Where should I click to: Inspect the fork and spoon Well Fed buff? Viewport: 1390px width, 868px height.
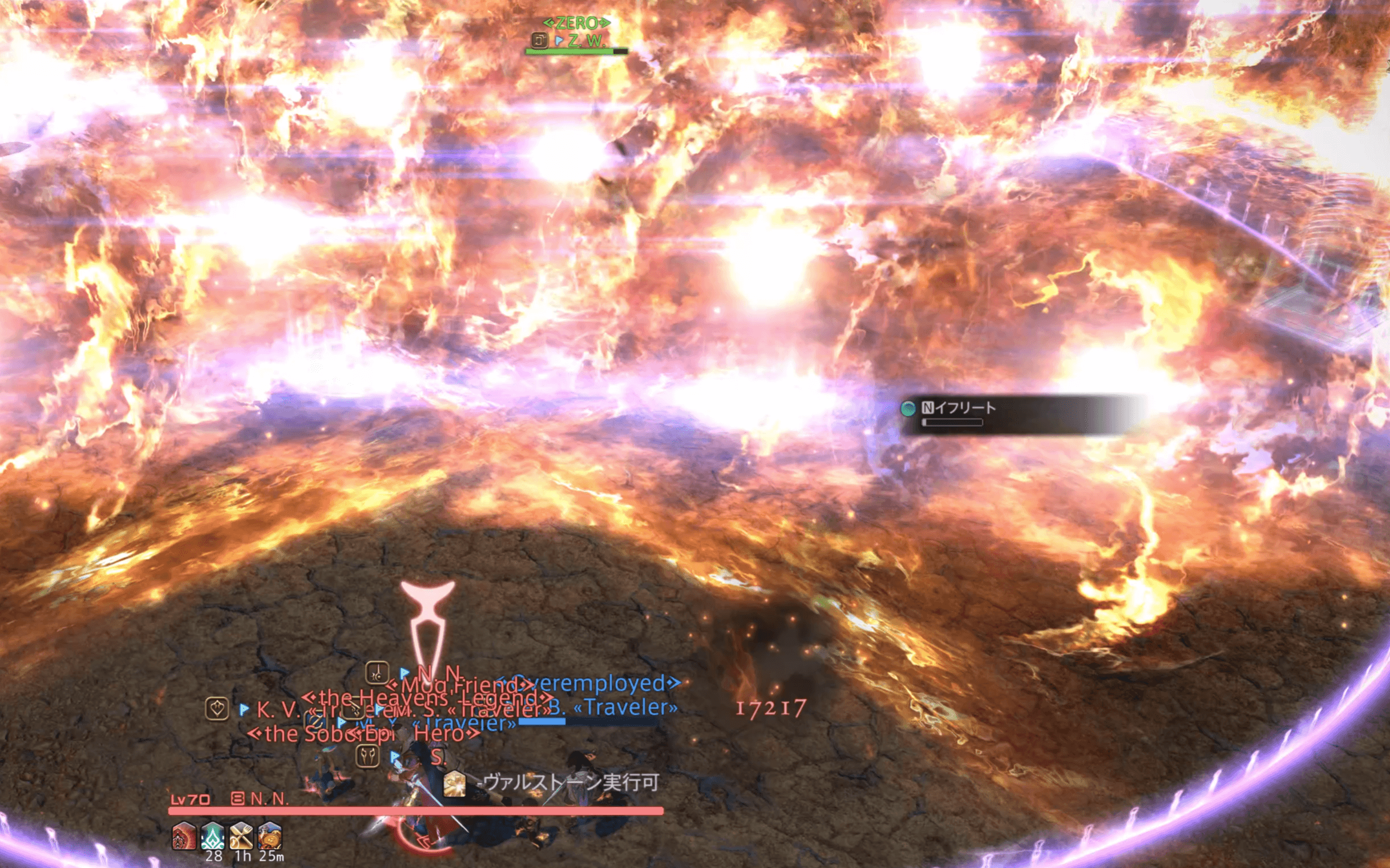[241, 836]
